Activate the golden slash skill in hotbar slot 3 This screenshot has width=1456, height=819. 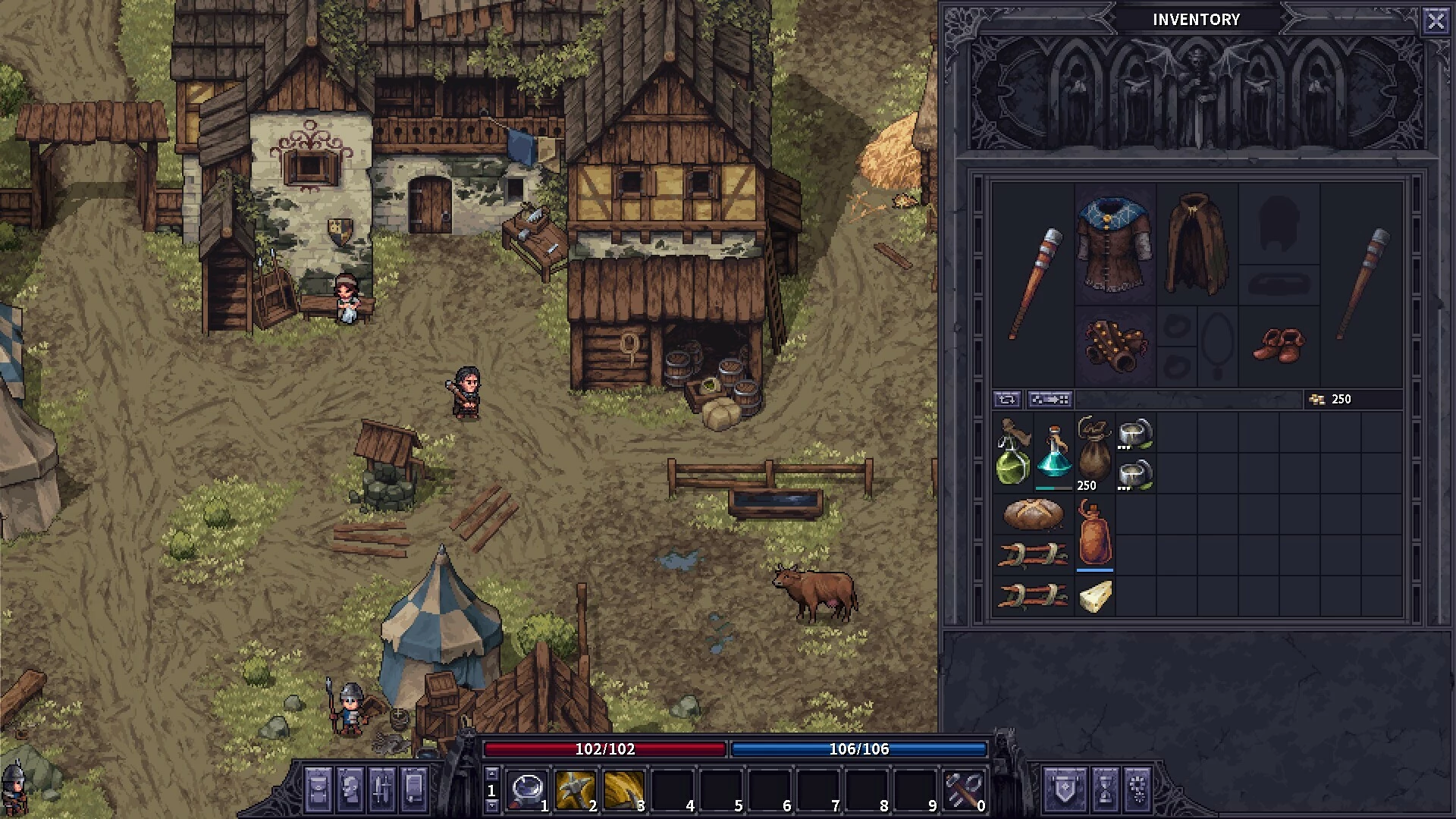click(623, 790)
